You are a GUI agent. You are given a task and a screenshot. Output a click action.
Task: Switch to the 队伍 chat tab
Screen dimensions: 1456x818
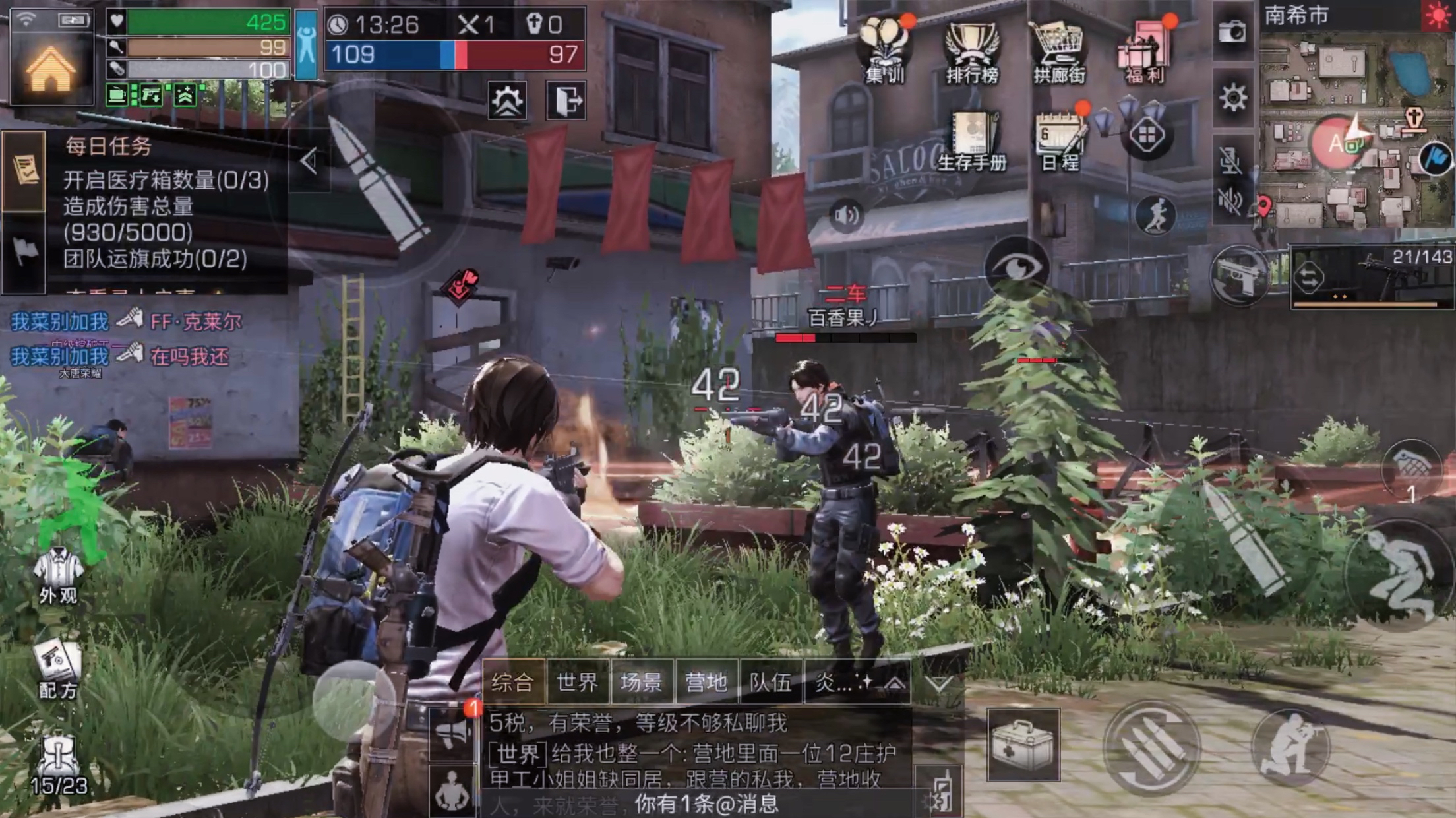pyautogui.click(x=770, y=682)
